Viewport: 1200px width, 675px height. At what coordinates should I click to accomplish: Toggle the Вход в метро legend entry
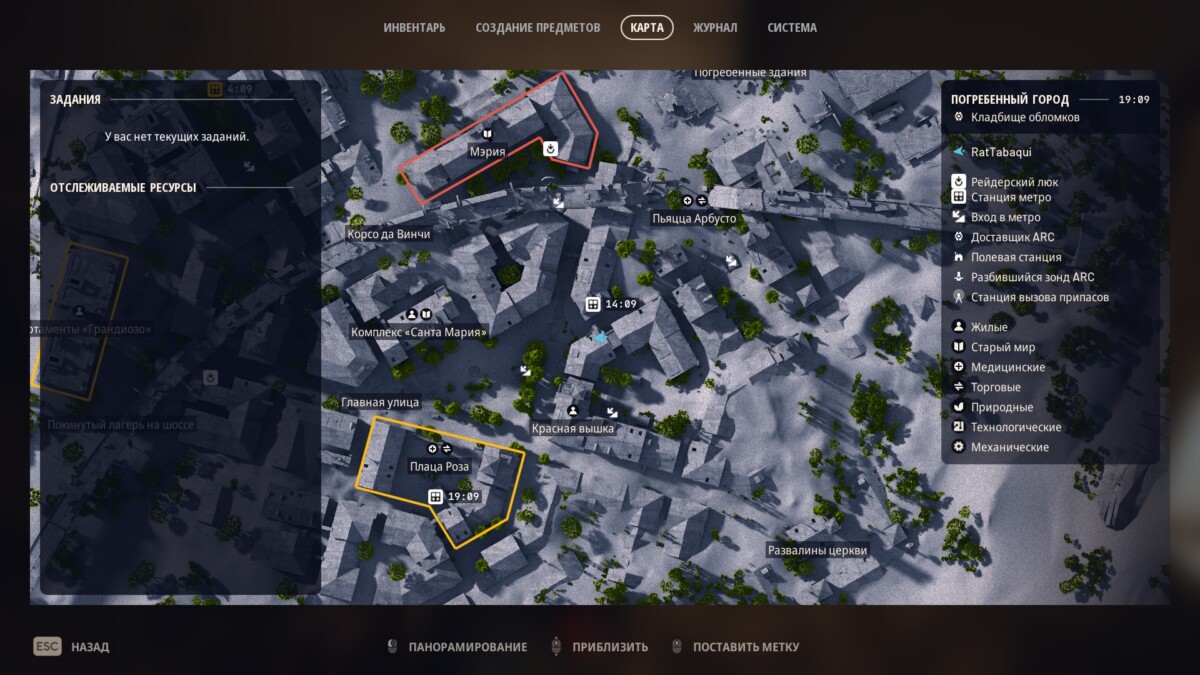[1005, 217]
